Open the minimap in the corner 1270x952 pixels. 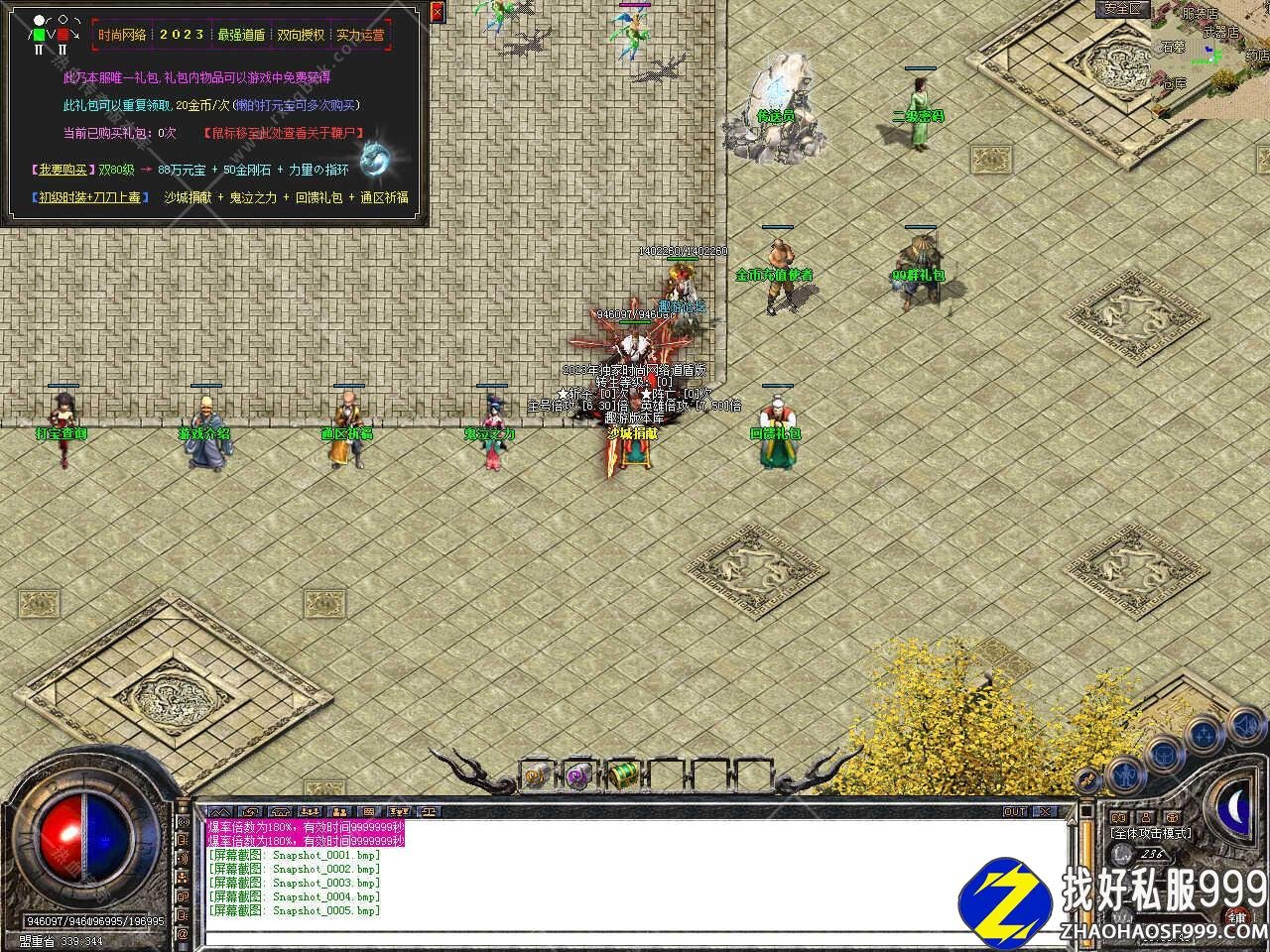(1210, 58)
